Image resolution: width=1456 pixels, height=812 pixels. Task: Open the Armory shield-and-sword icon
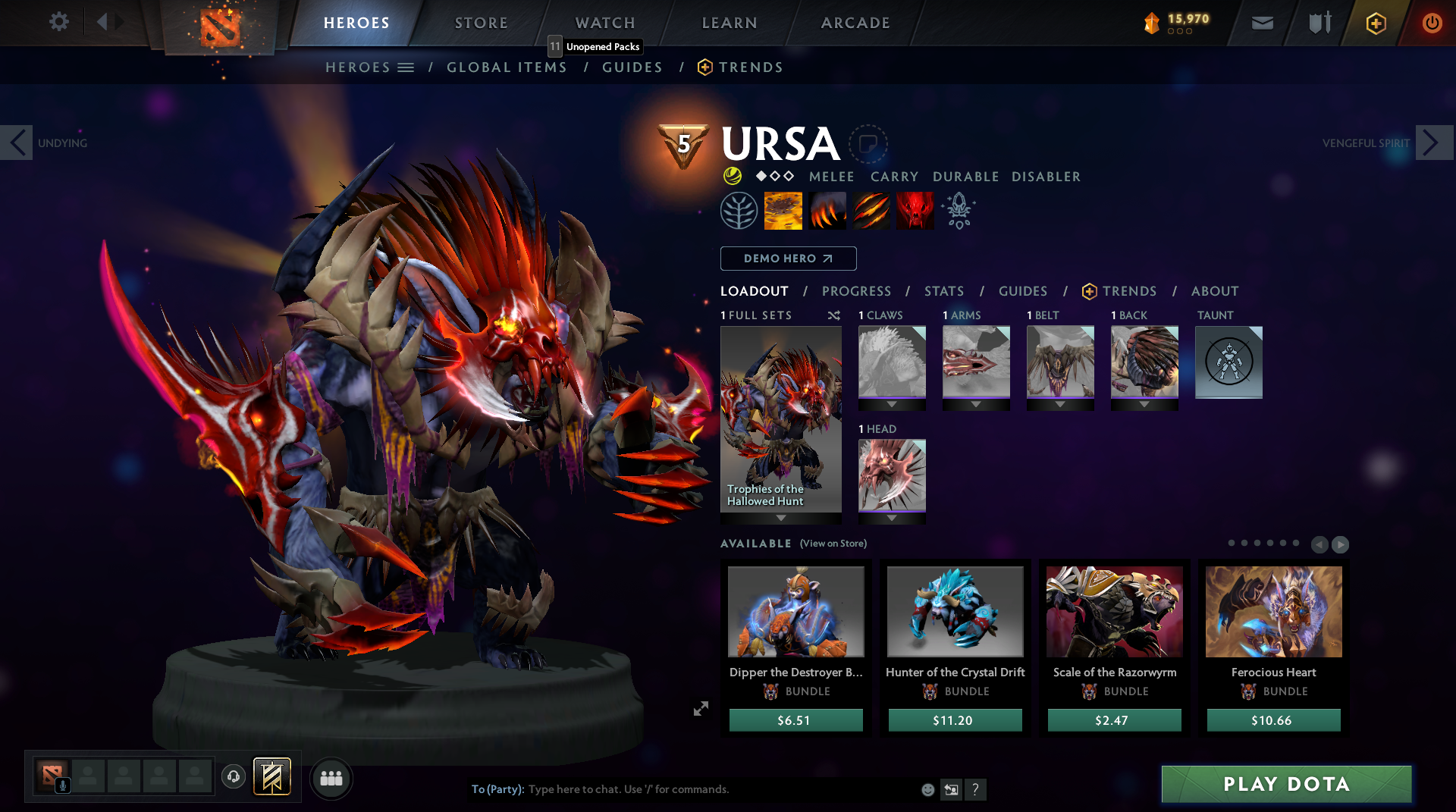pyautogui.click(x=1318, y=23)
